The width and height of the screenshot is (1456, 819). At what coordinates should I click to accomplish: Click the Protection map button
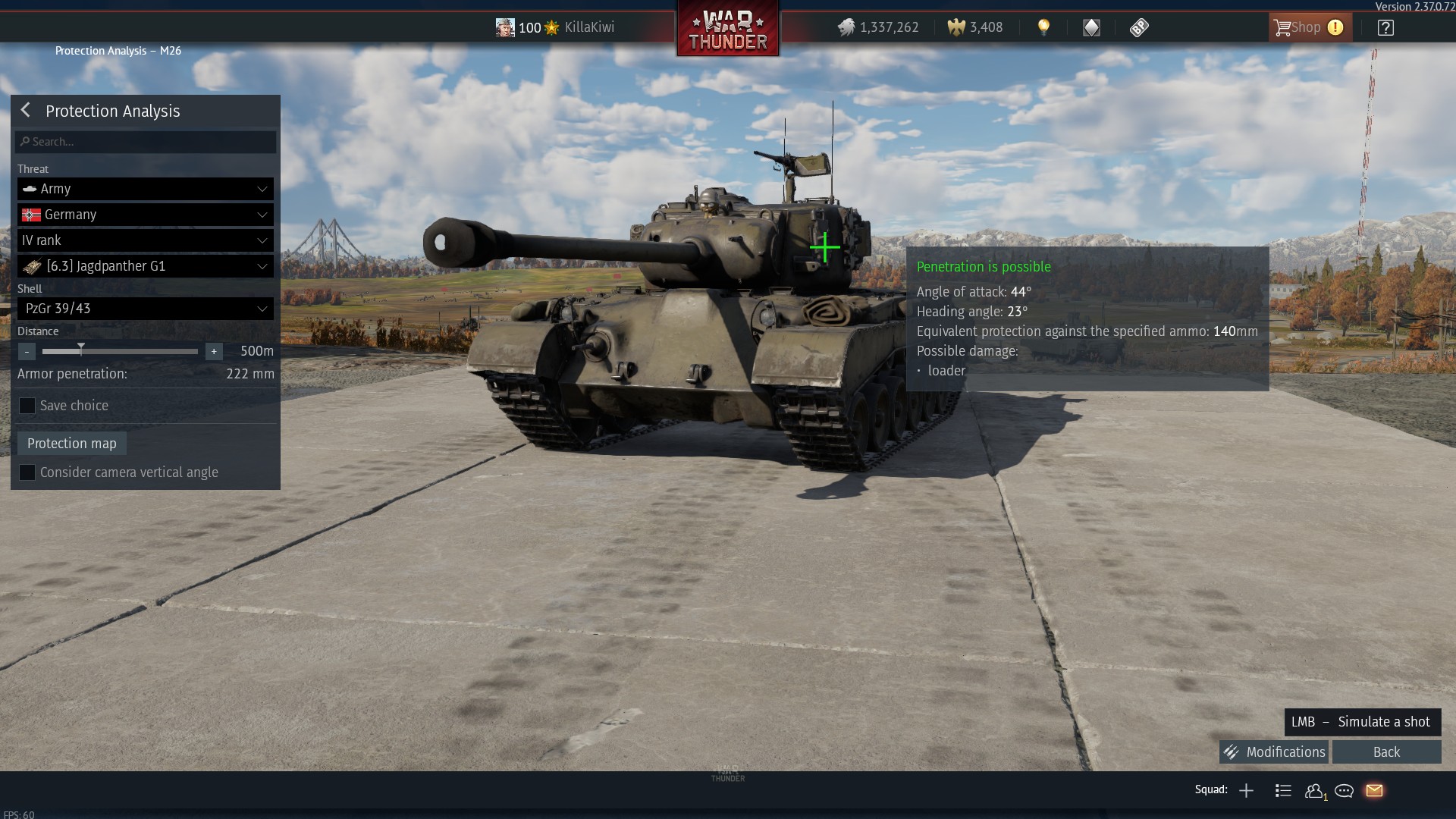tap(71, 443)
